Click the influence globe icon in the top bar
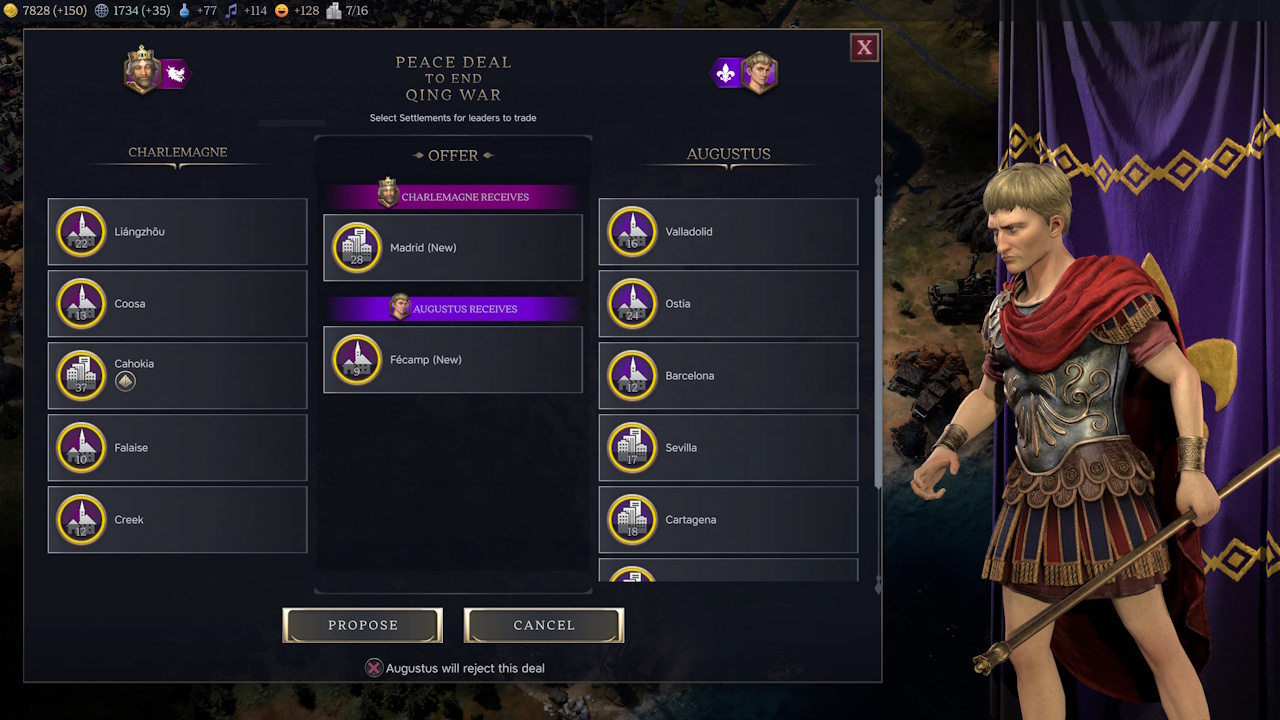1280x720 pixels. click(x=100, y=12)
